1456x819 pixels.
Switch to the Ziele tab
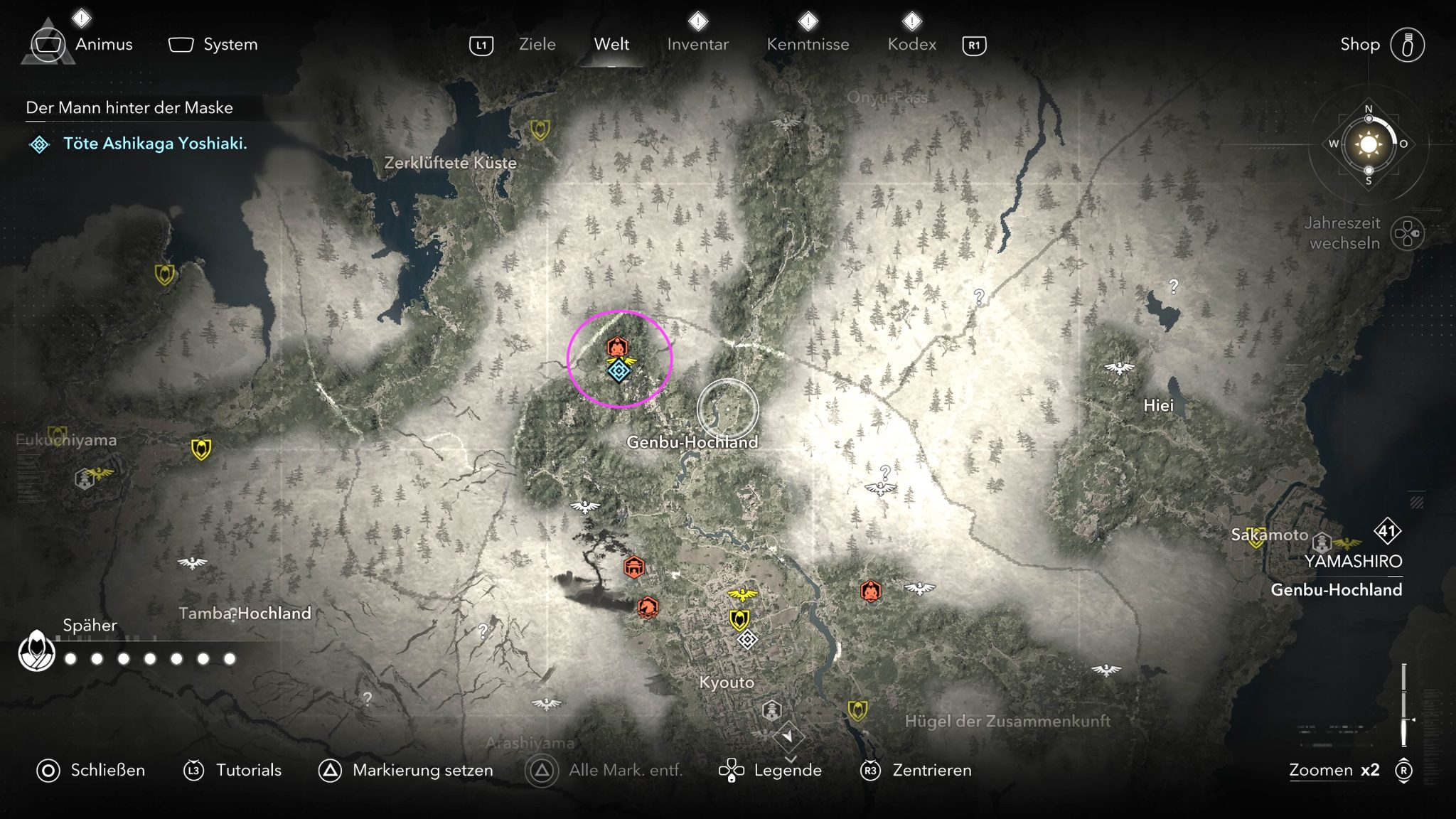coord(537,45)
